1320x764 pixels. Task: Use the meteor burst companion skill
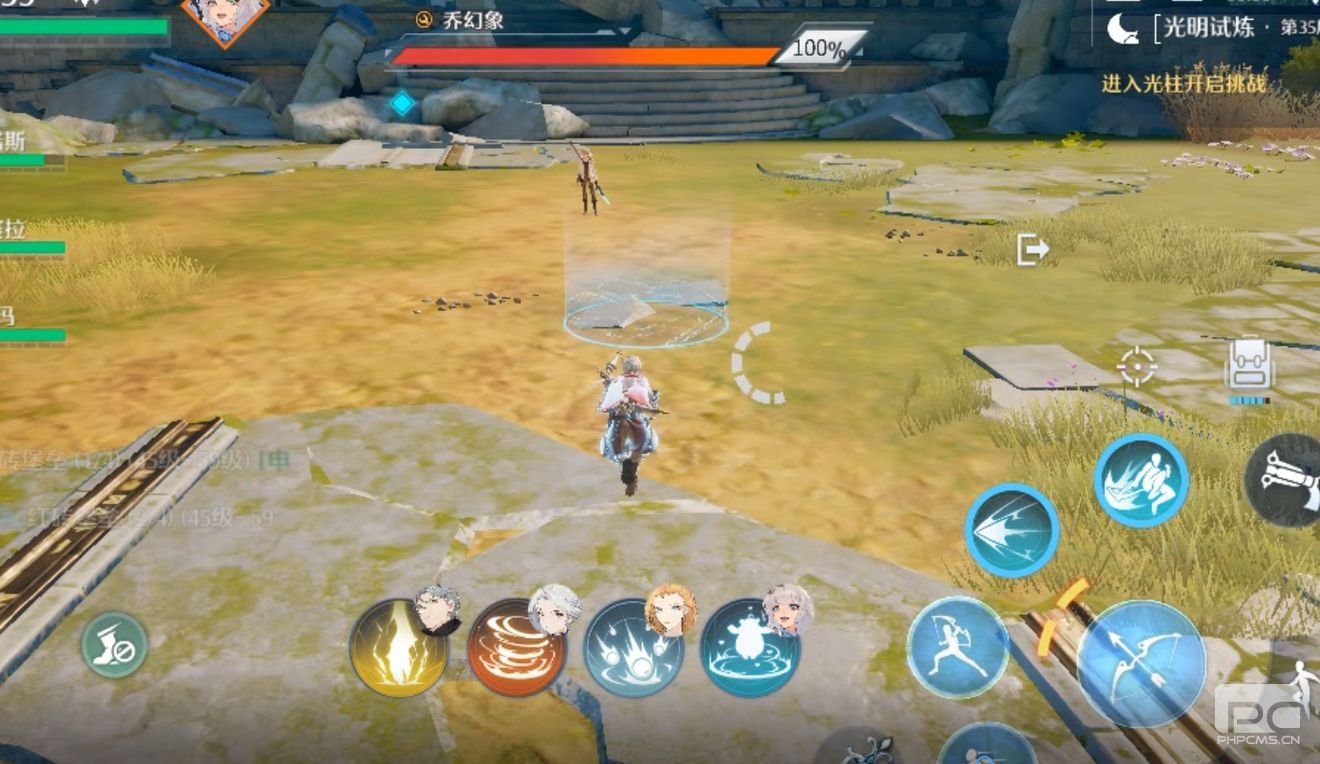[x=634, y=648]
